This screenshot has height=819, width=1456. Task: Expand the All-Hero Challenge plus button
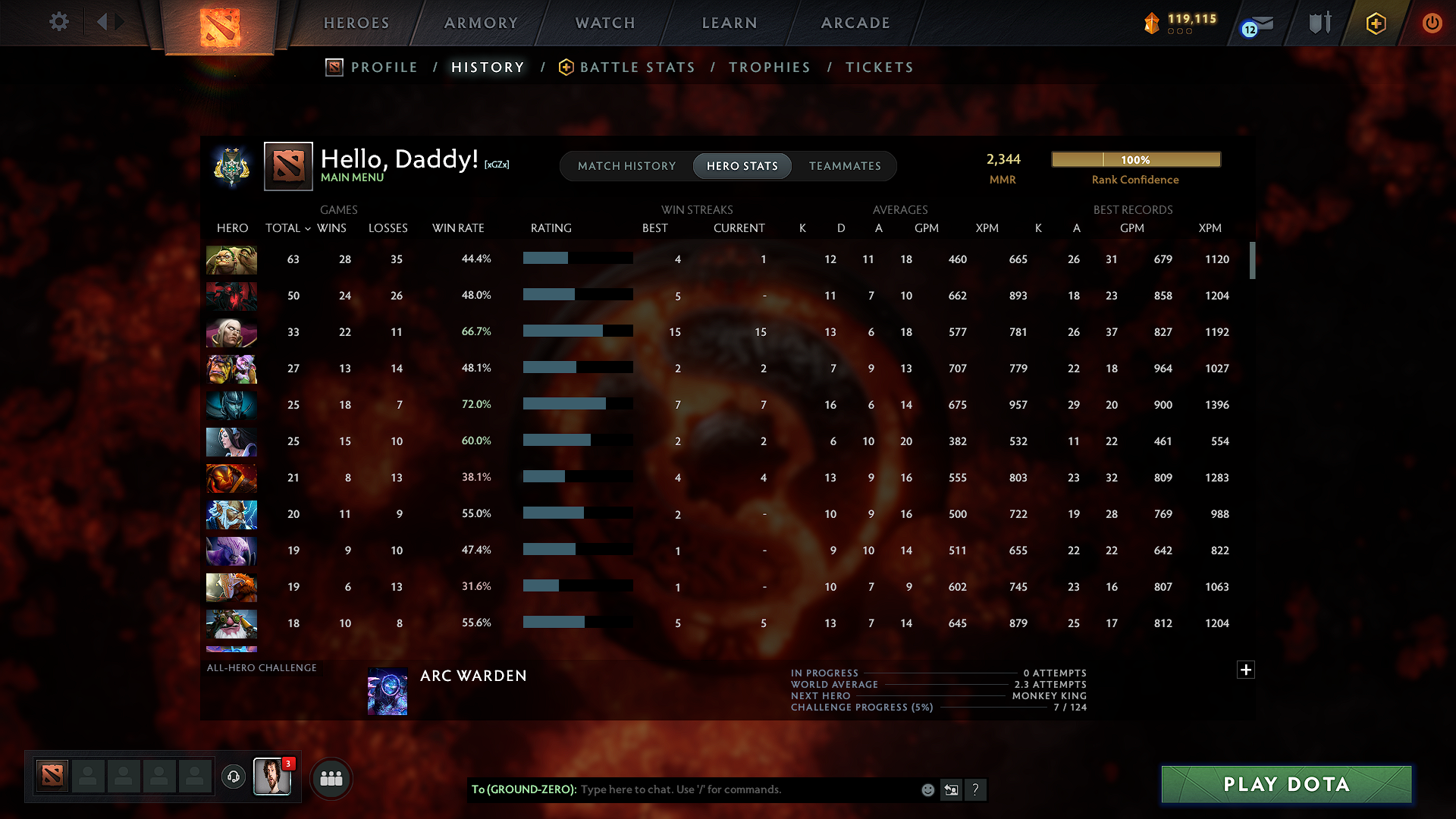click(x=1244, y=670)
